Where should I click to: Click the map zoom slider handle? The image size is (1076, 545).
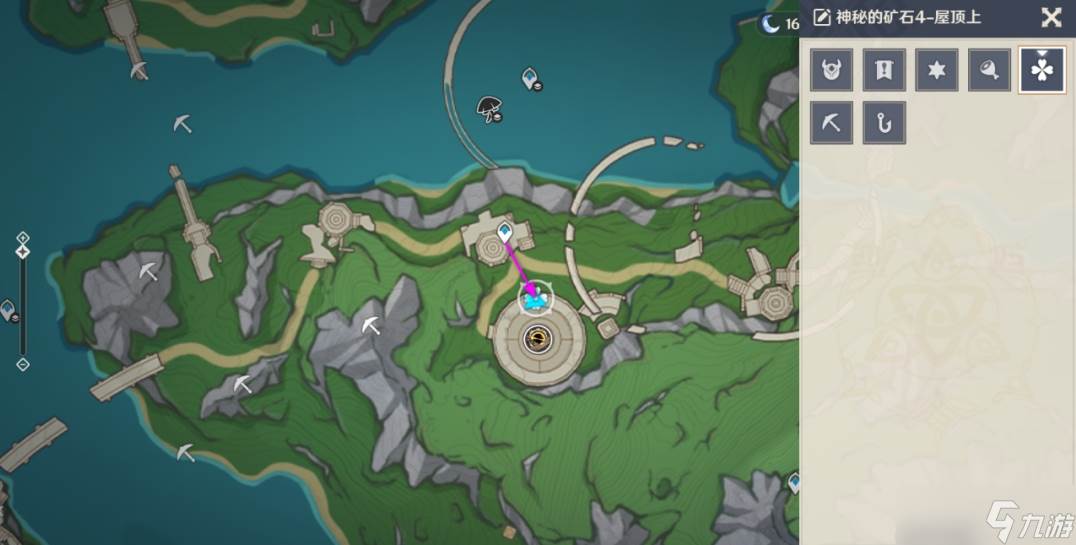coord(23,252)
